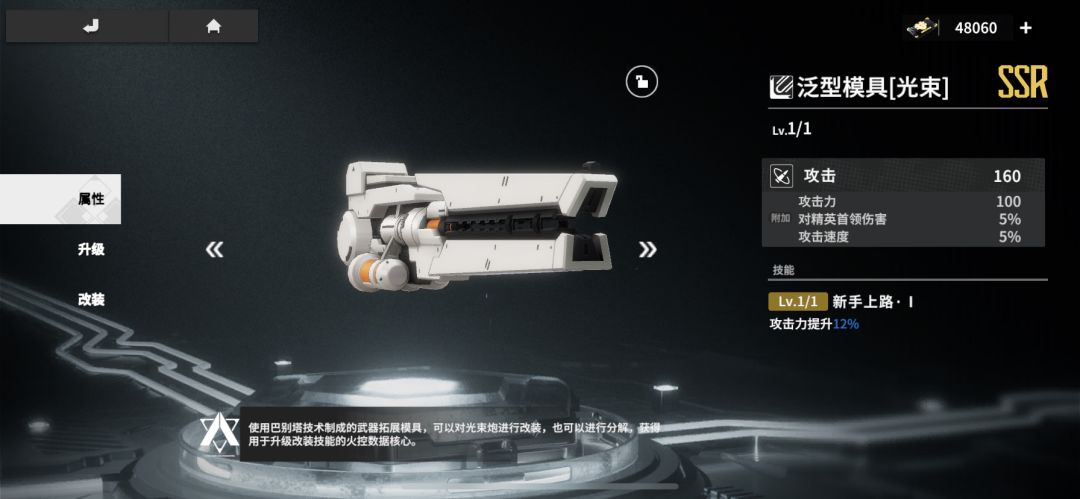Go back using the return arrow button

(x=90, y=27)
